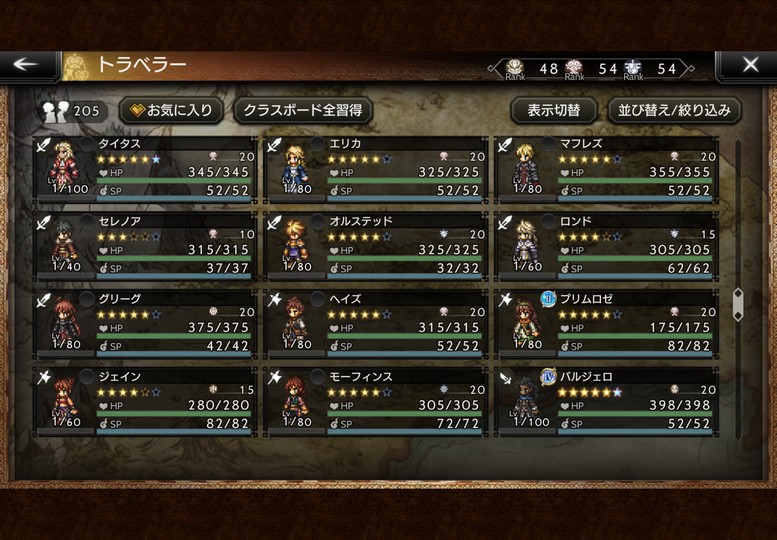
Task: Close the Traveler screen with X
Action: (750, 65)
